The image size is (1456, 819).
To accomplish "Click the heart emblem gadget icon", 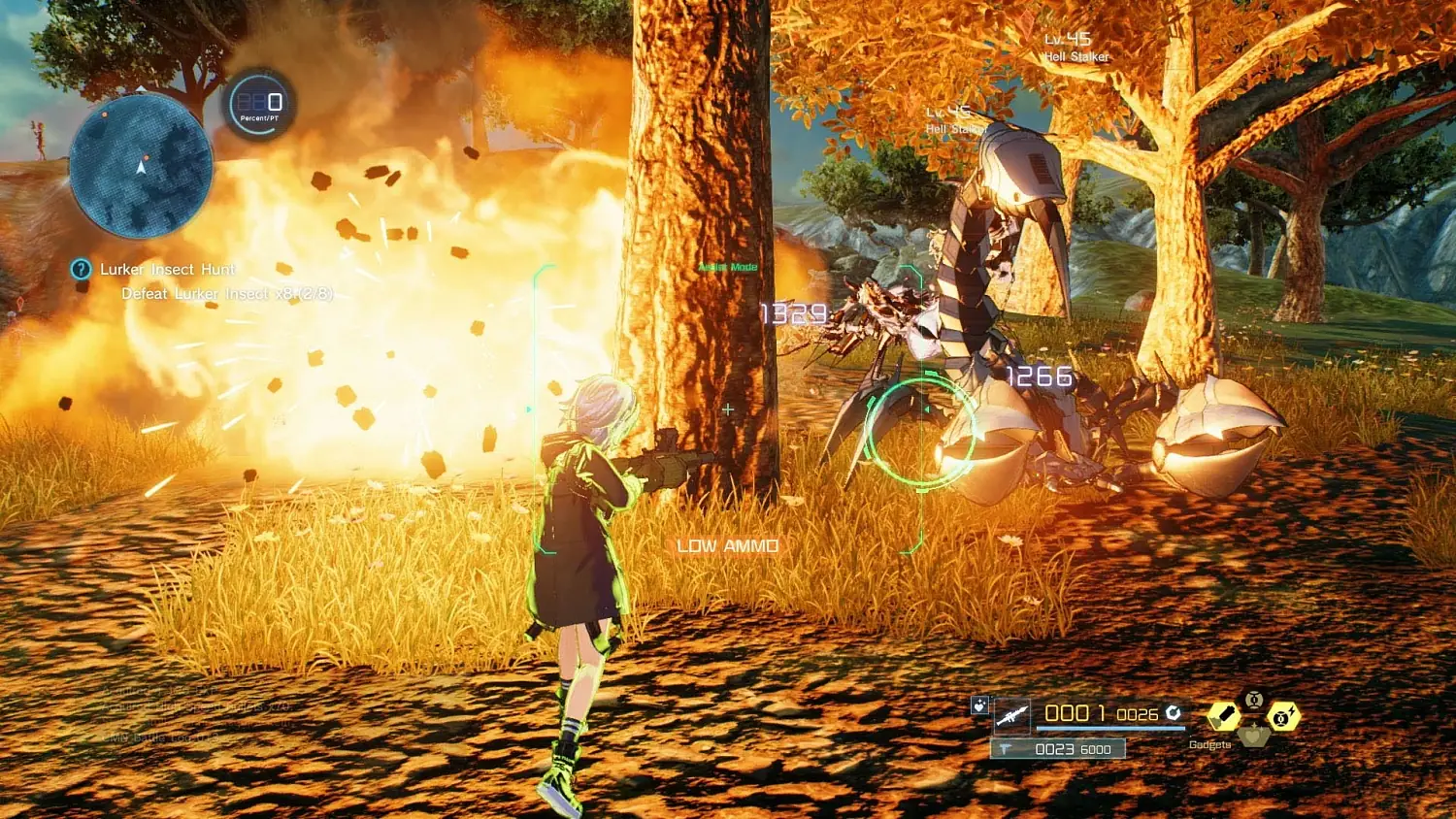I will pyautogui.click(x=1255, y=735).
